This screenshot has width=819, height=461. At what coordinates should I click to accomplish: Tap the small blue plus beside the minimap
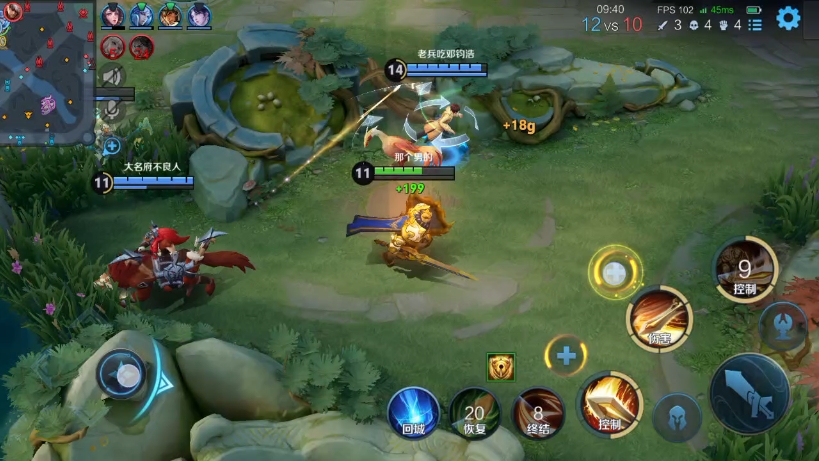click(x=112, y=146)
